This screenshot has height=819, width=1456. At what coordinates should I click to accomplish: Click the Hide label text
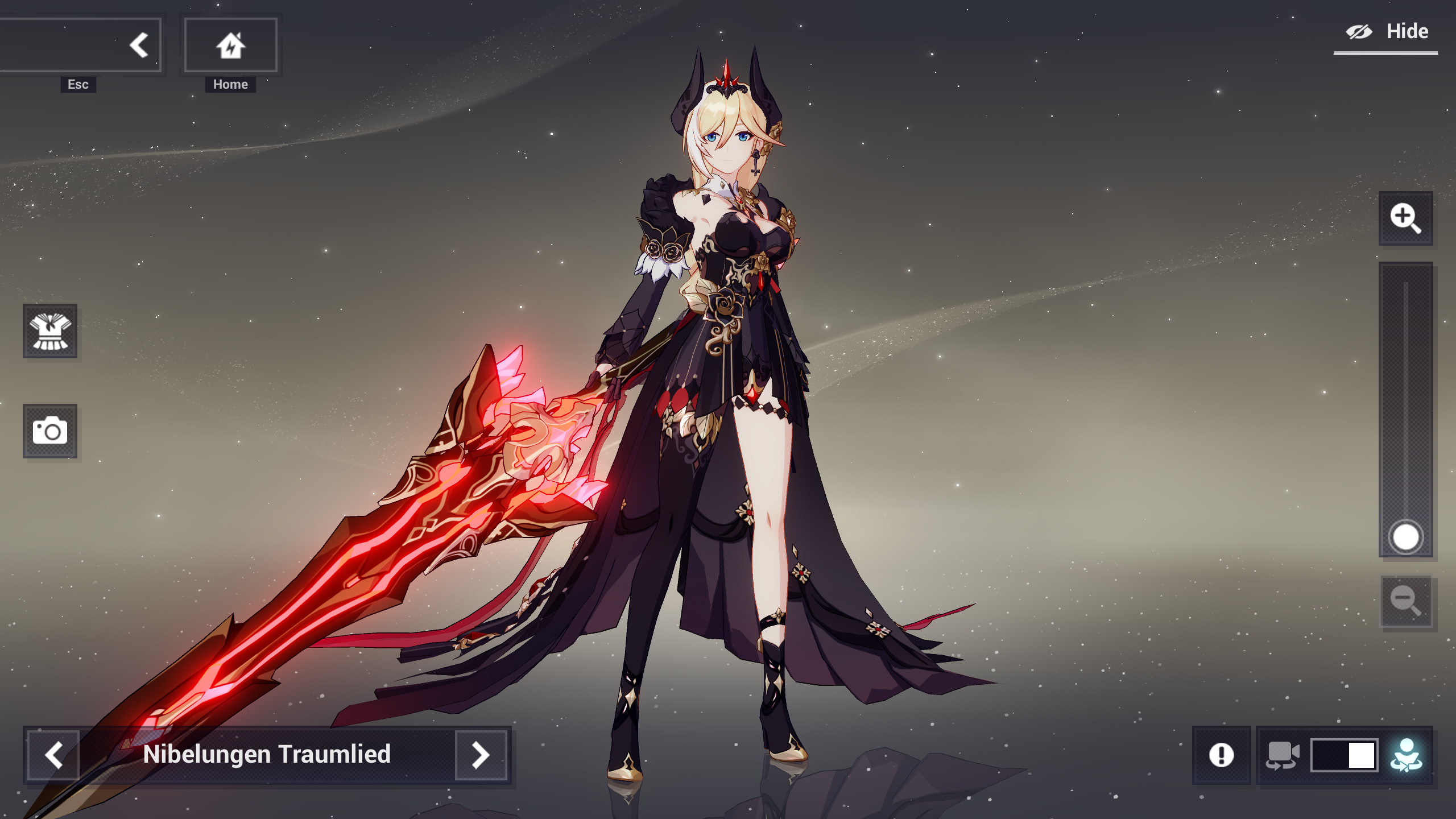pyautogui.click(x=1407, y=31)
